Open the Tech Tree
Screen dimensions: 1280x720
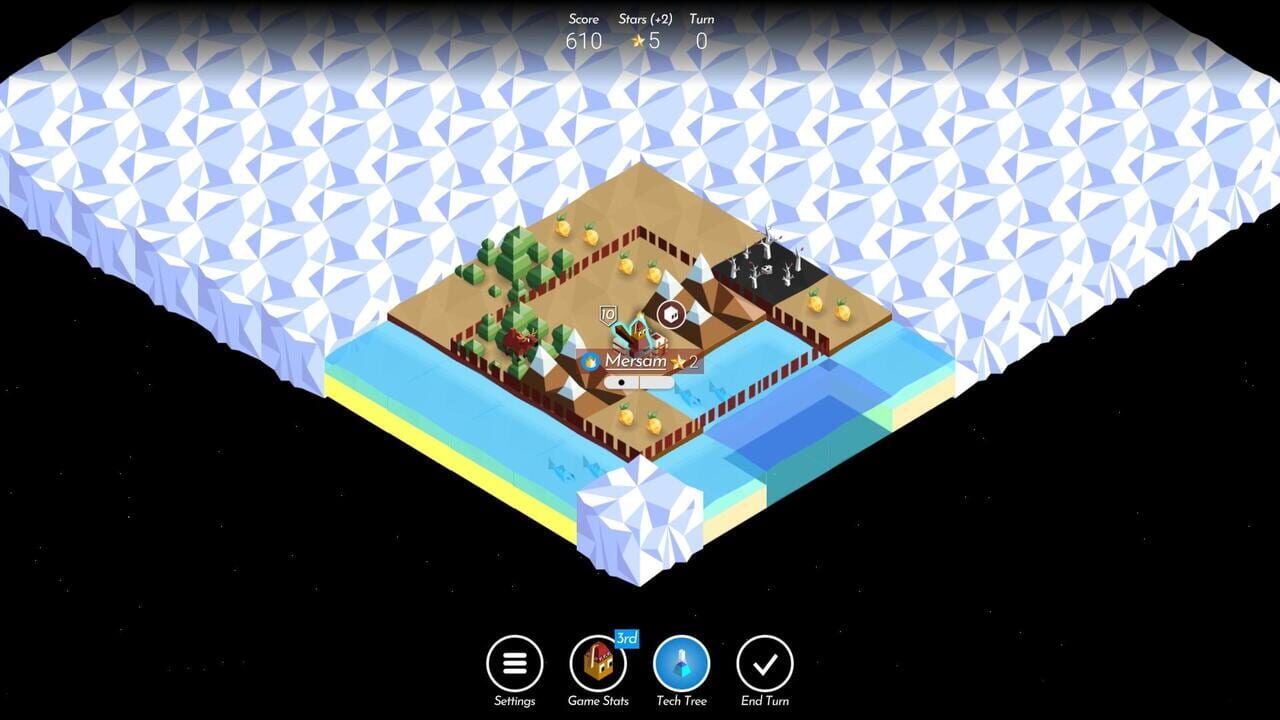(x=681, y=663)
